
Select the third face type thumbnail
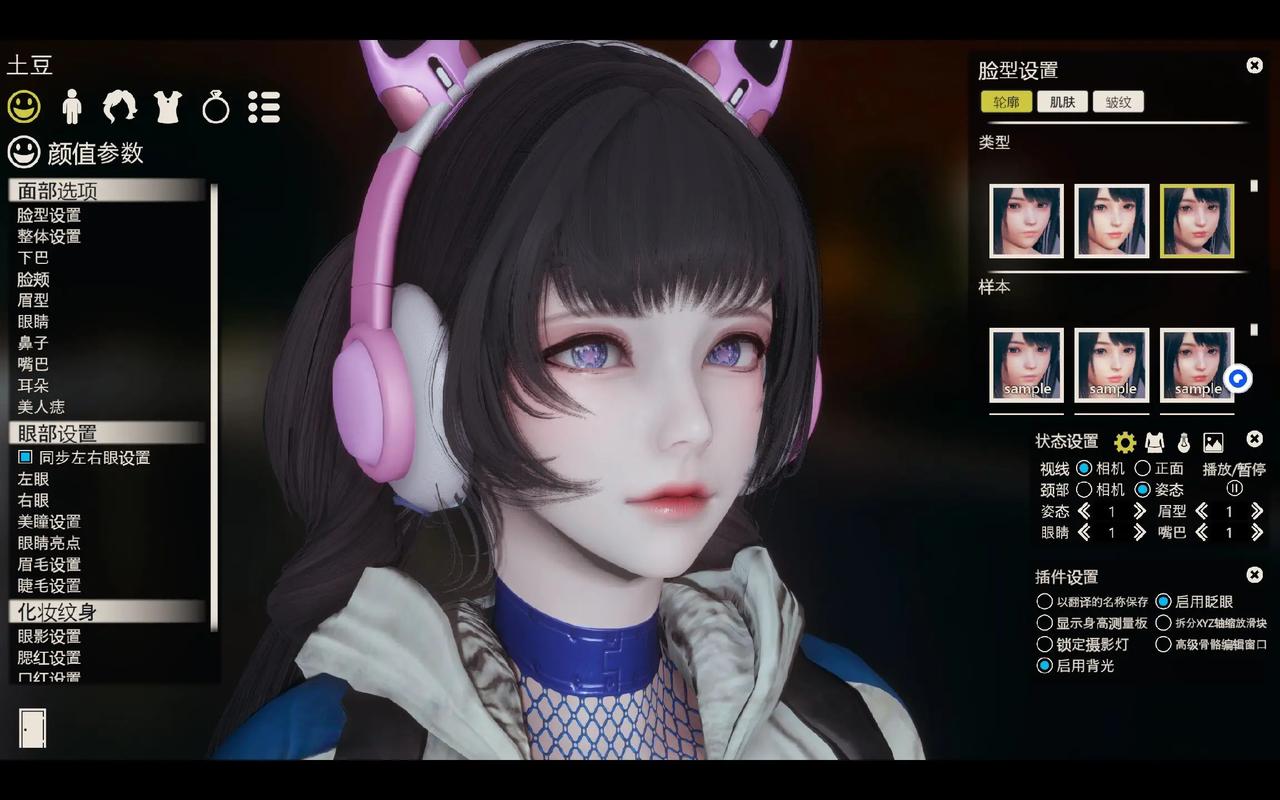1196,221
